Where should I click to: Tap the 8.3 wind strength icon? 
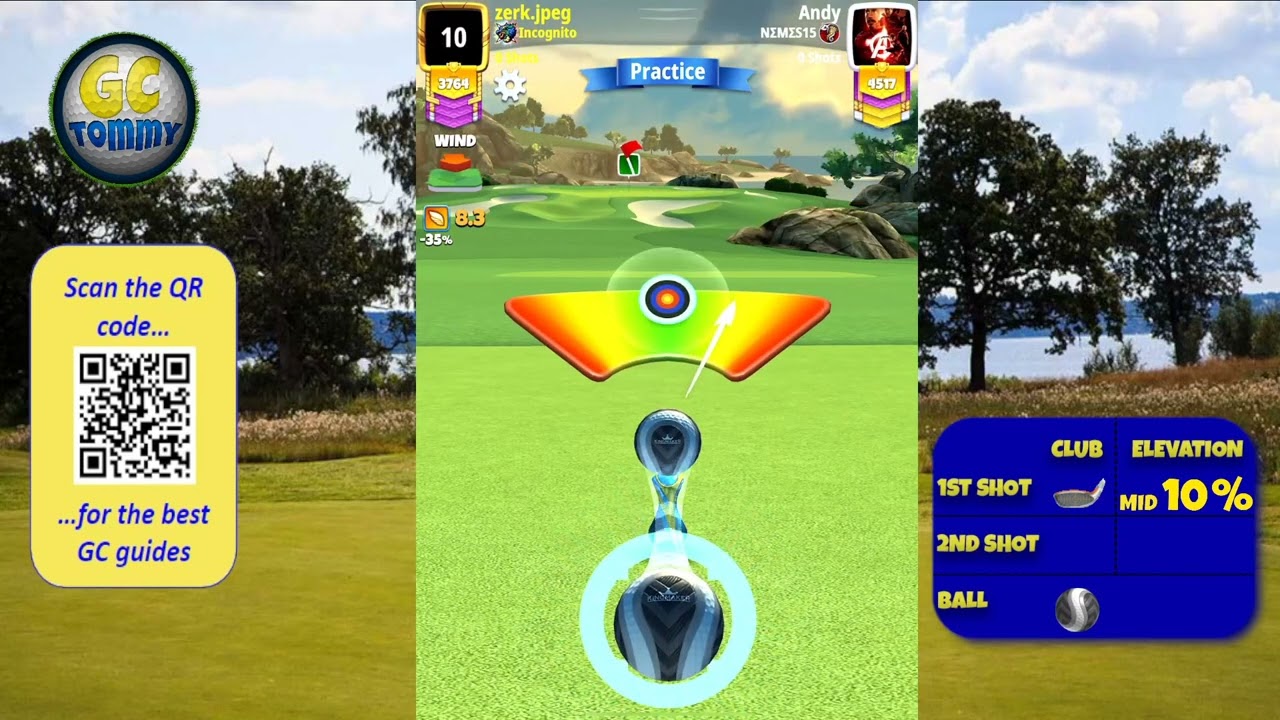(437, 217)
